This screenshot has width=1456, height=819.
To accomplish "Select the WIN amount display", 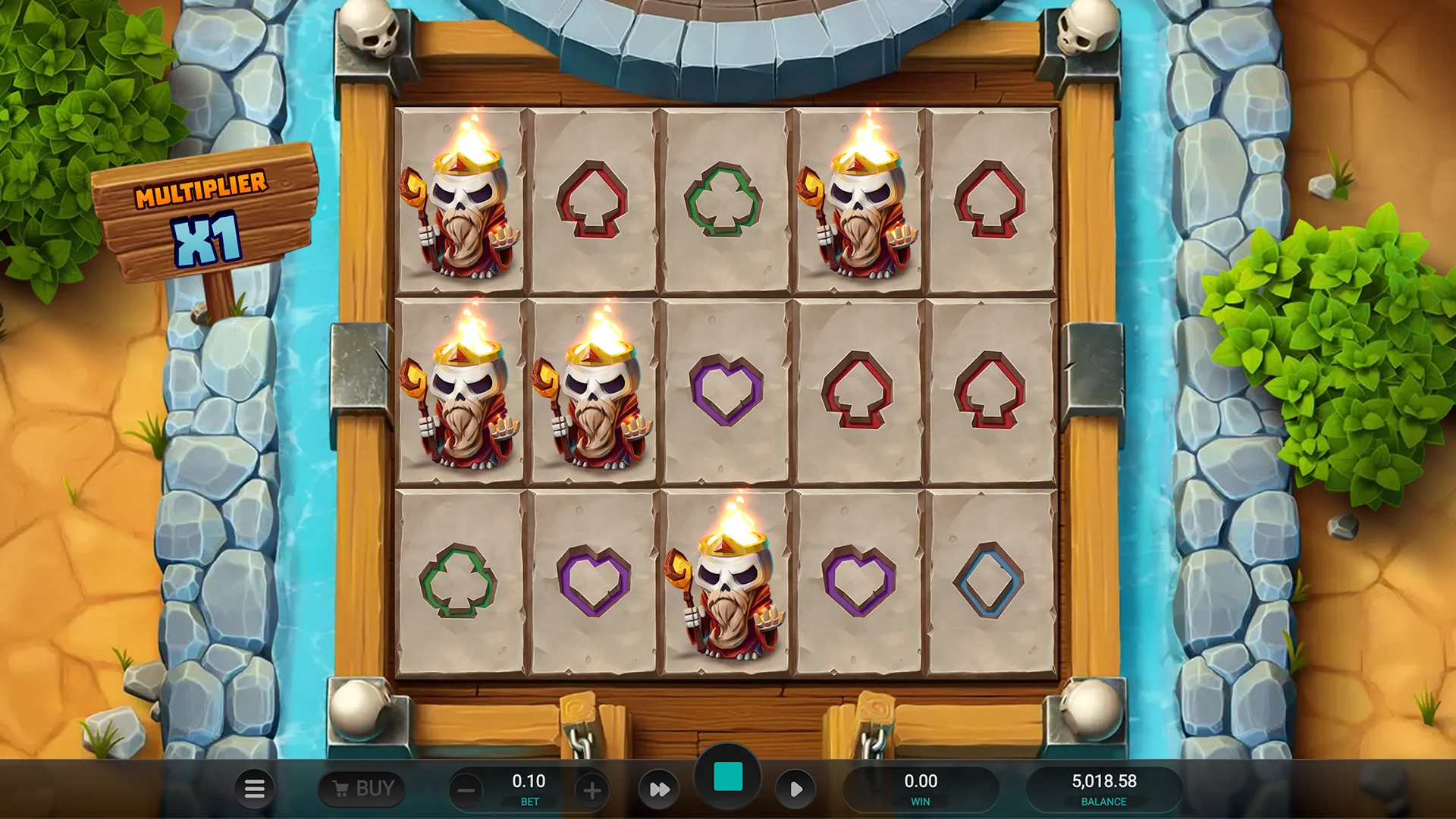I will pyautogui.click(x=921, y=789).
